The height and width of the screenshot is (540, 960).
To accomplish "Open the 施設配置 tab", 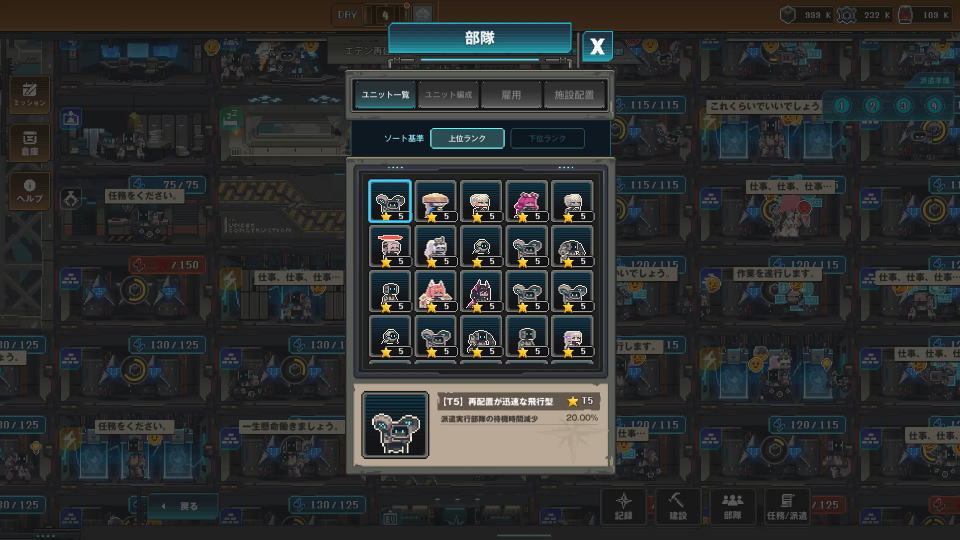I will [575, 95].
